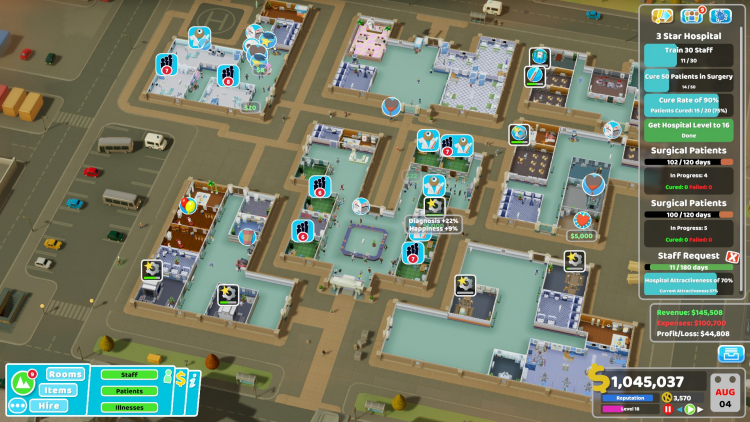Switch to the dollar finance tab

[181, 377]
